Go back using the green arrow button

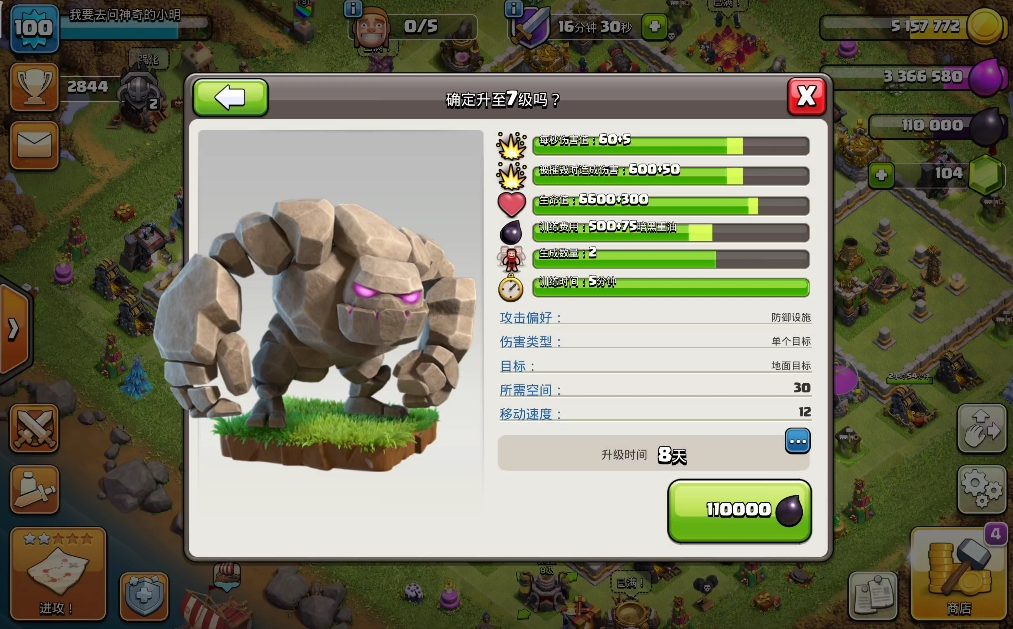tap(230, 97)
